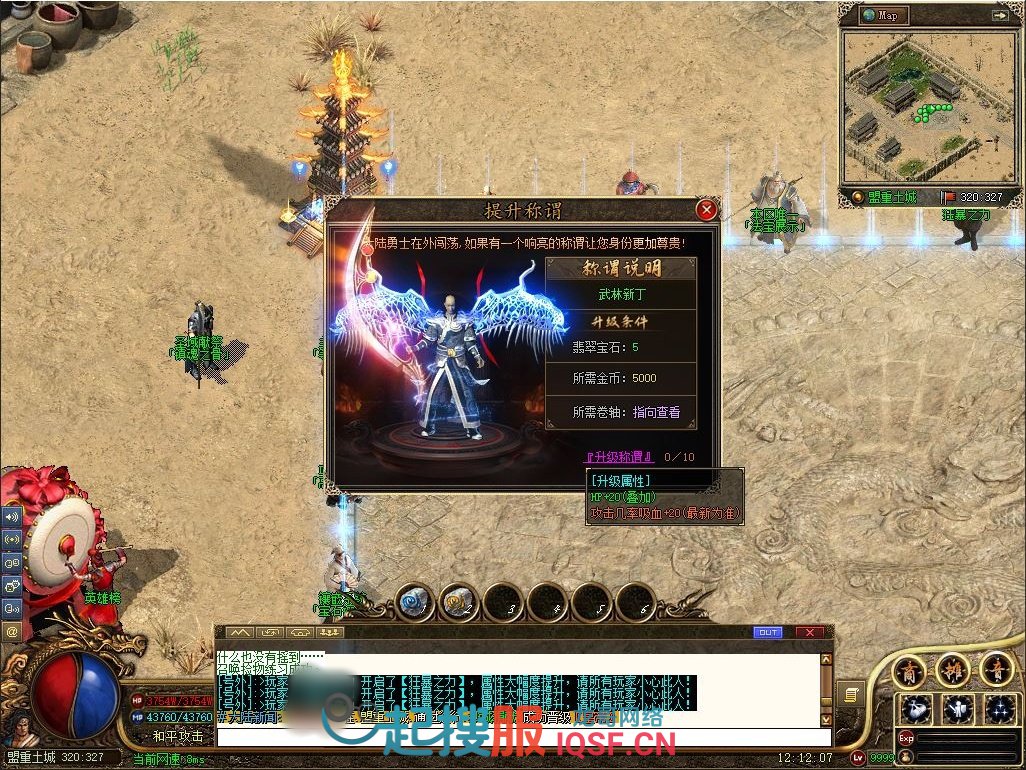The image size is (1026, 770).
Task: Toggle the speaker sound side button
Action: (12, 517)
